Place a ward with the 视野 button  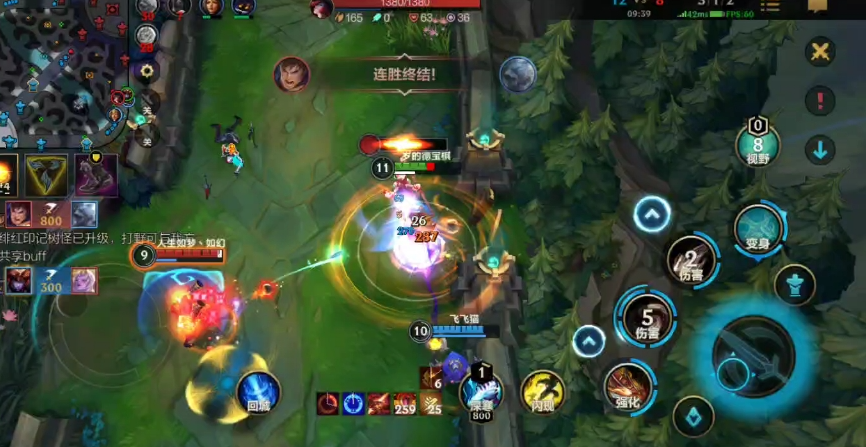coord(758,143)
